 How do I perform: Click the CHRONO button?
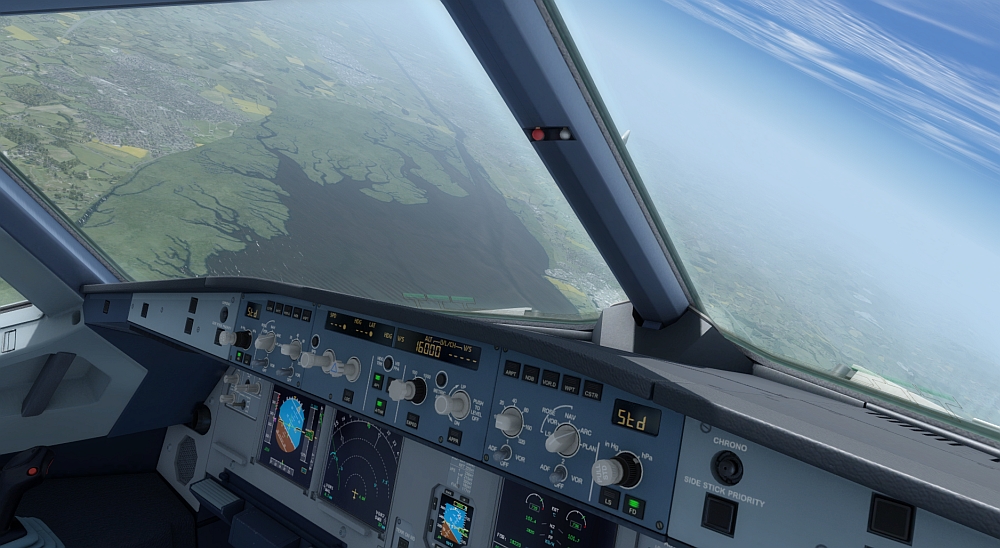(x=727, y=466)
